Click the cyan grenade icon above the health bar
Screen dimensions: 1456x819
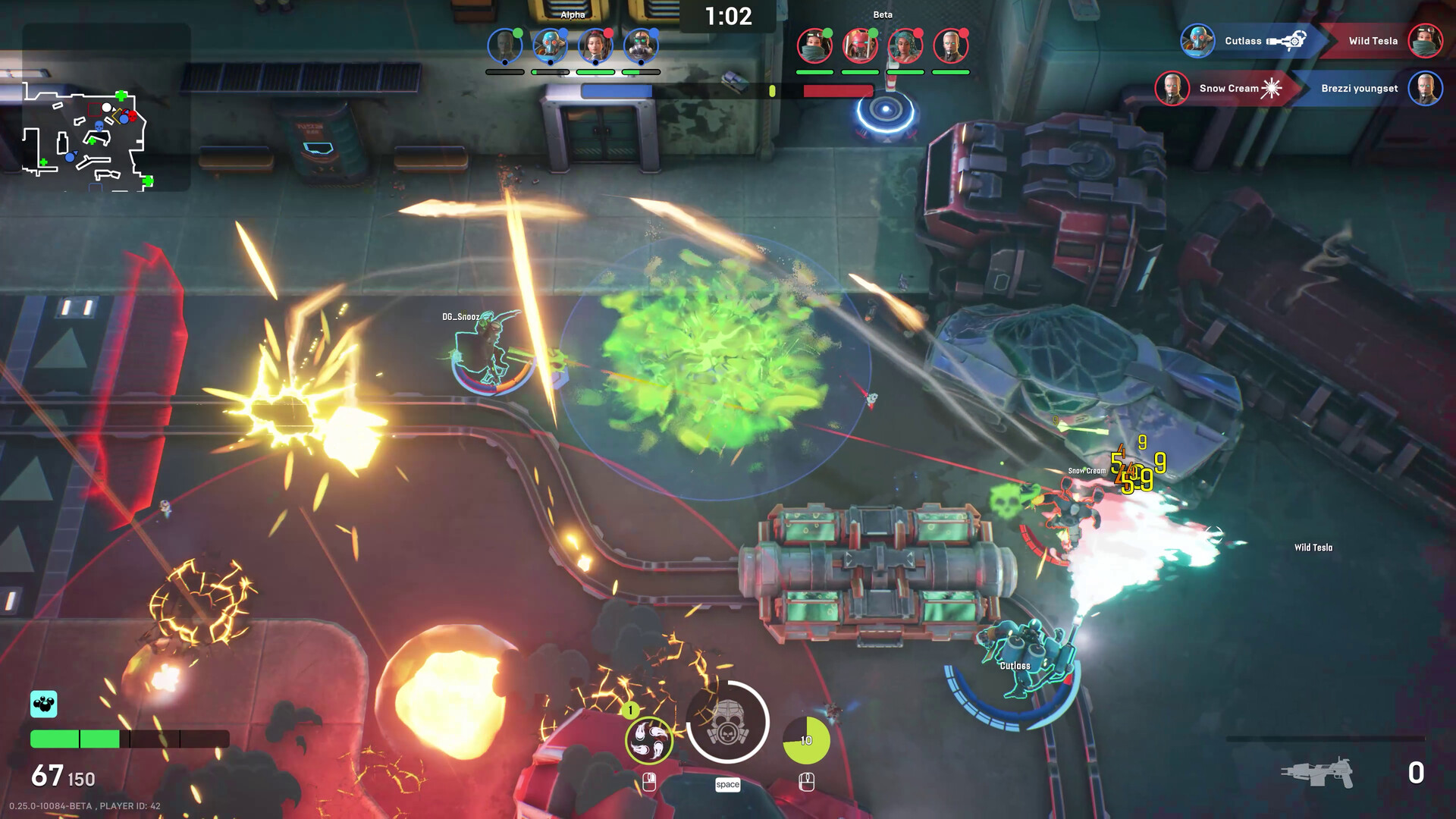click(43, 704)
